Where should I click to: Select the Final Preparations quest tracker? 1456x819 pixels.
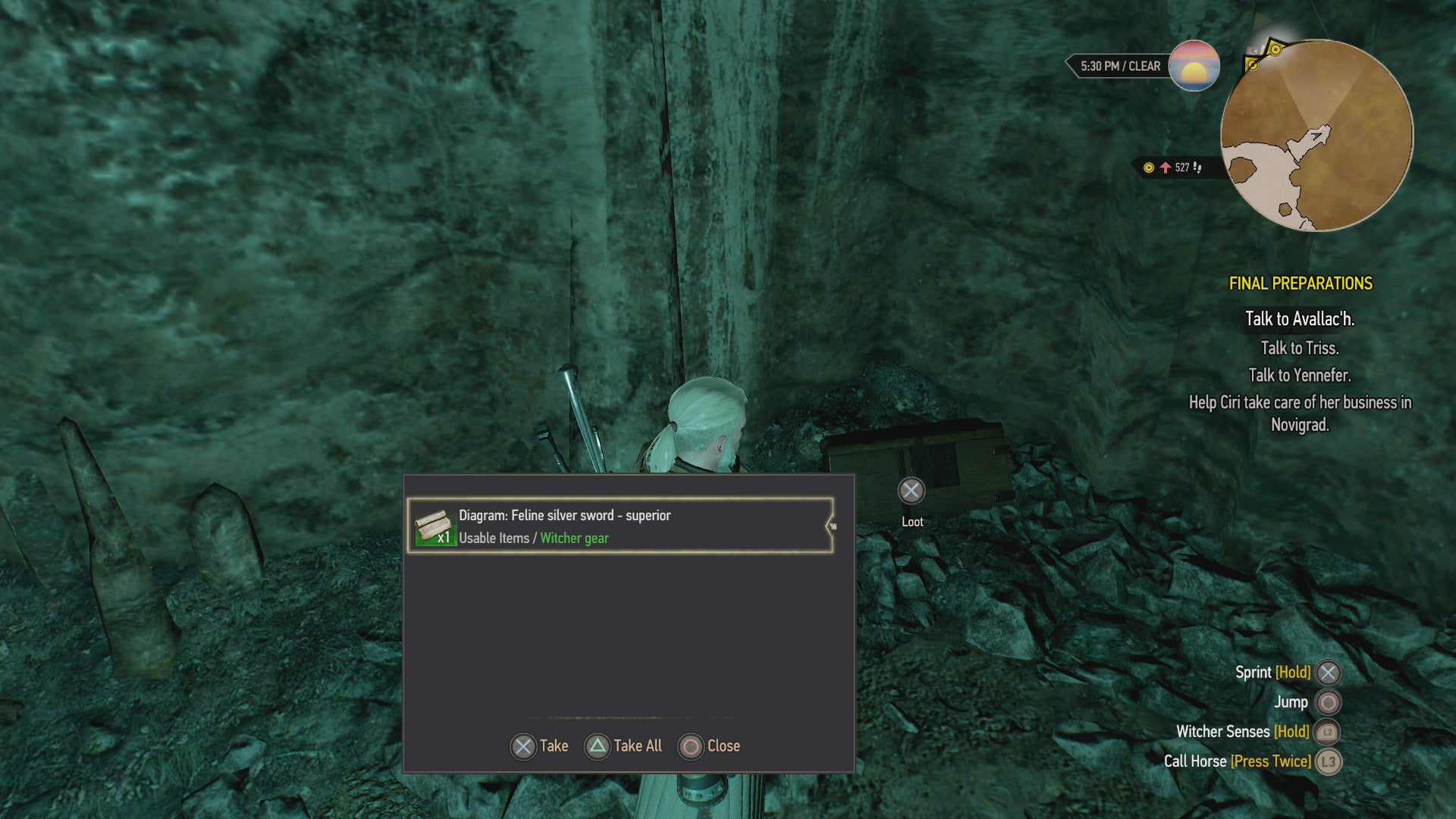[1300, 284]
